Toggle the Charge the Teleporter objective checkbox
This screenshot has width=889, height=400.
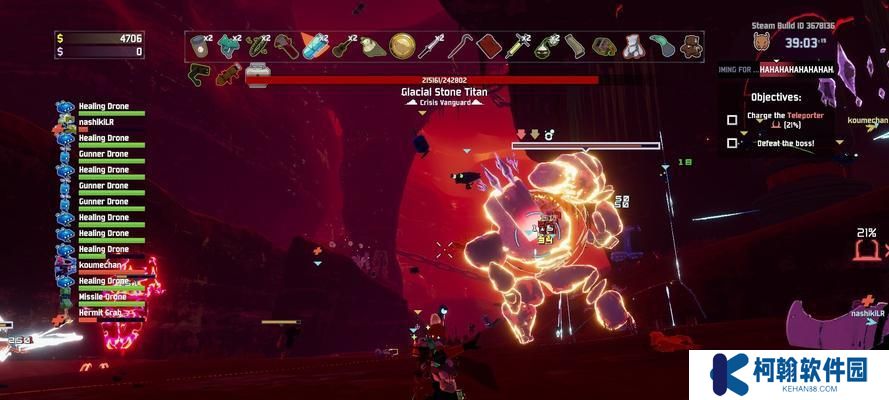(732, 120)
